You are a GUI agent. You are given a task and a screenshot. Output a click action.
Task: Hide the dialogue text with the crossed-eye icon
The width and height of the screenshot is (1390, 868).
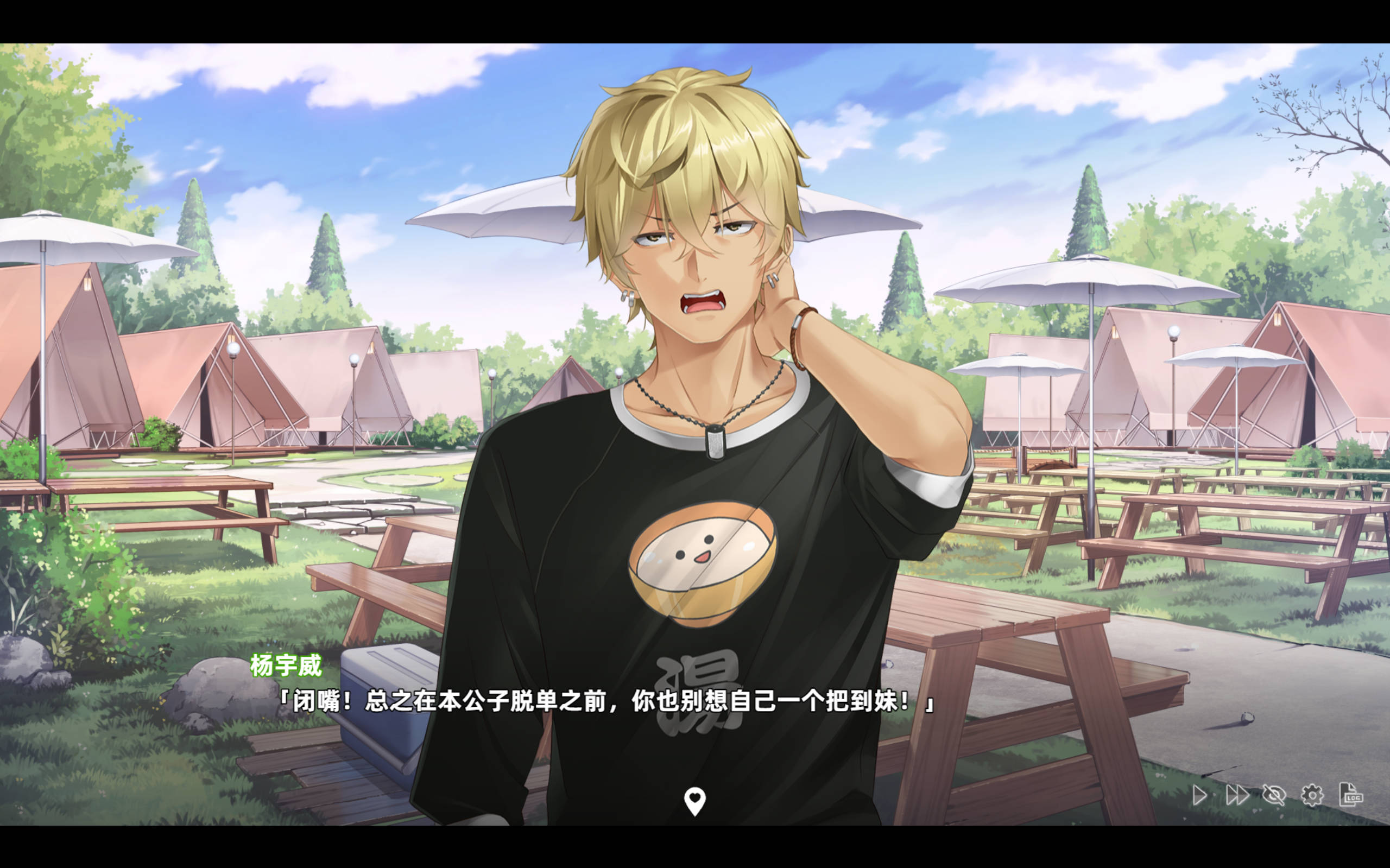pyautogui.click(x=1273, y=795)
